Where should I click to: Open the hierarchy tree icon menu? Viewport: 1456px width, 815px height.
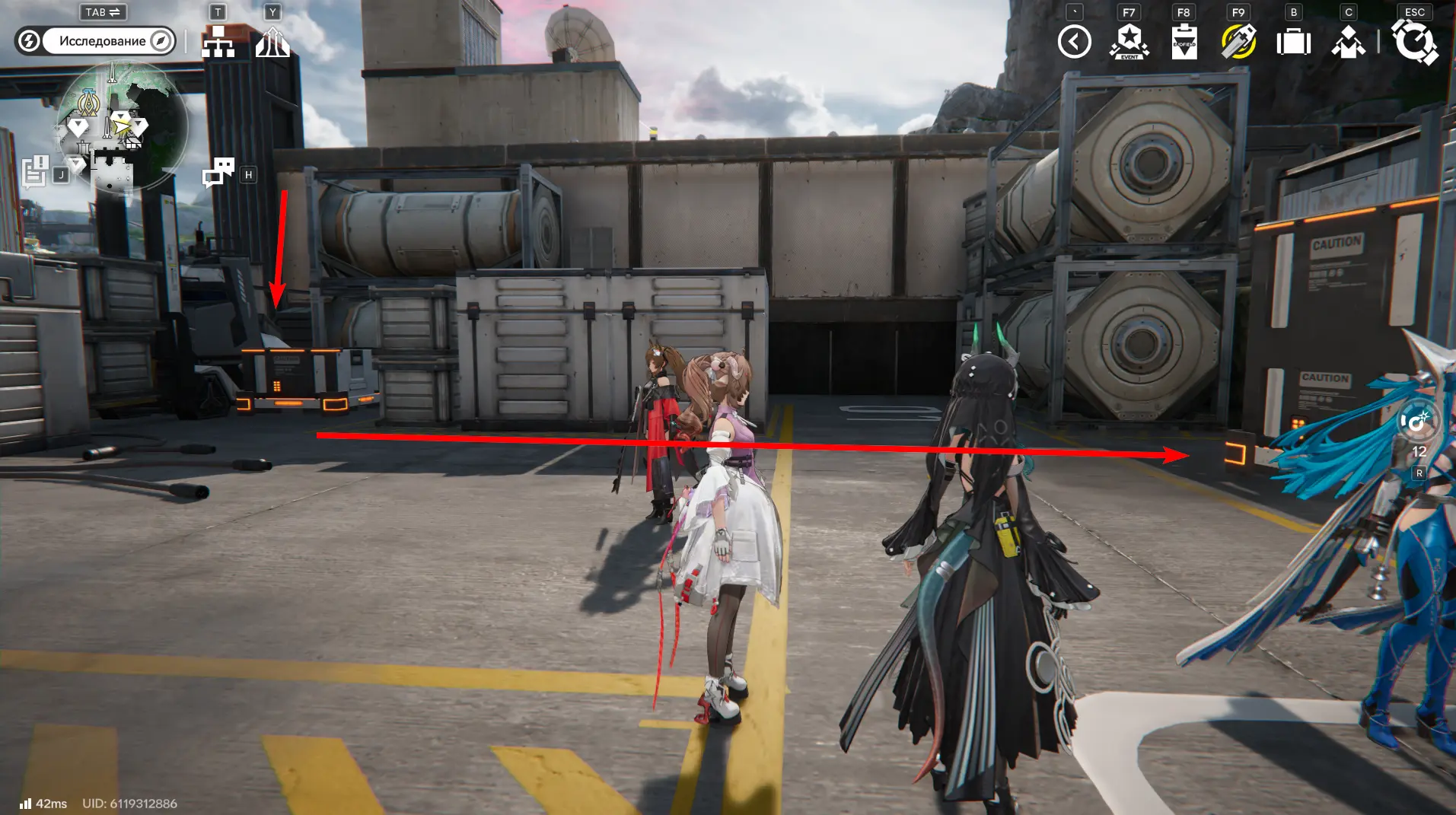[x=218, y=42]
